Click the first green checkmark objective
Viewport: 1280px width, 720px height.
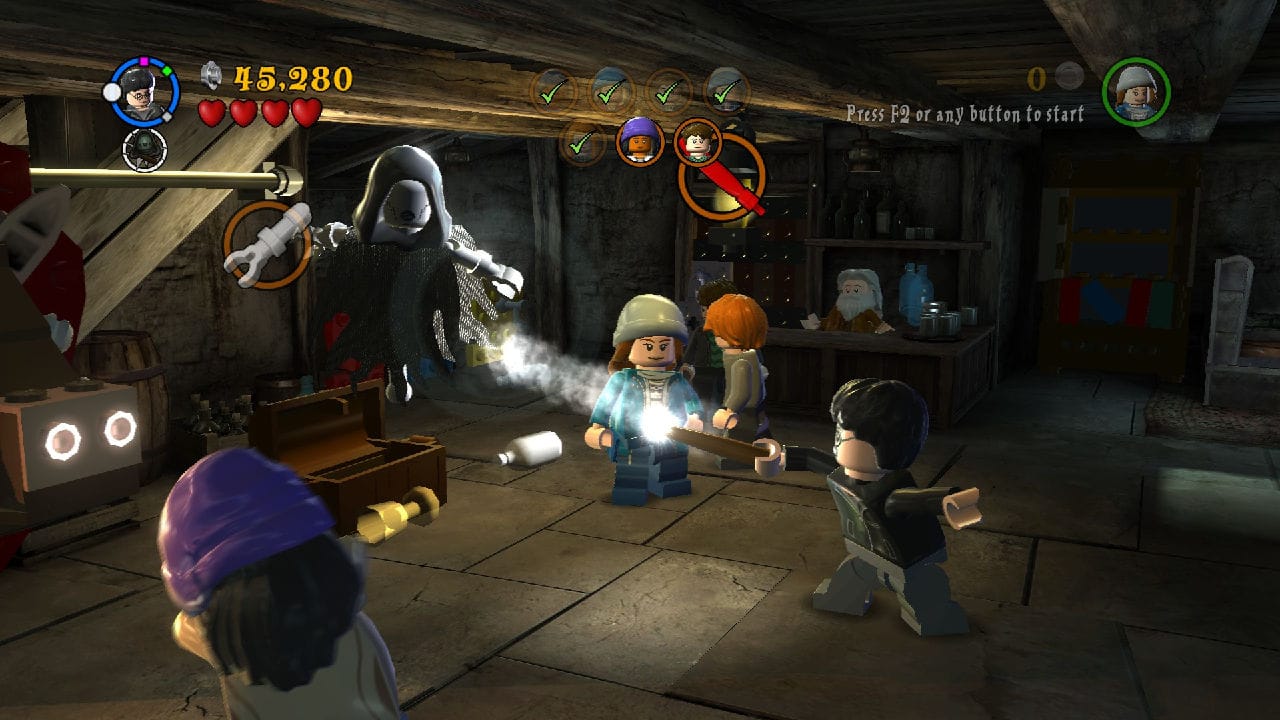549,94
